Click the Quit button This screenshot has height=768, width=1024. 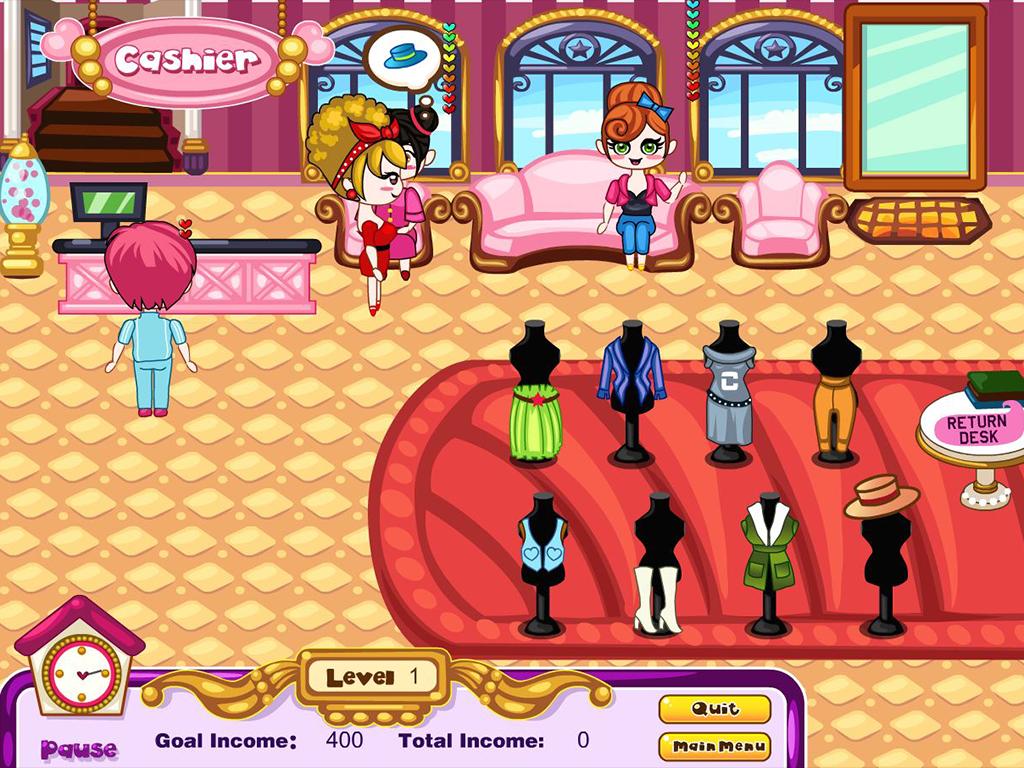(714, 709)
